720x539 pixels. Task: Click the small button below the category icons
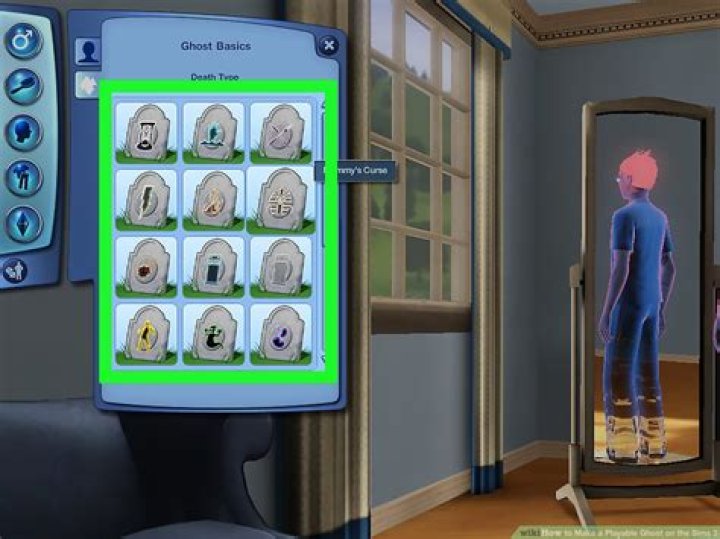[x=14, y=269]
